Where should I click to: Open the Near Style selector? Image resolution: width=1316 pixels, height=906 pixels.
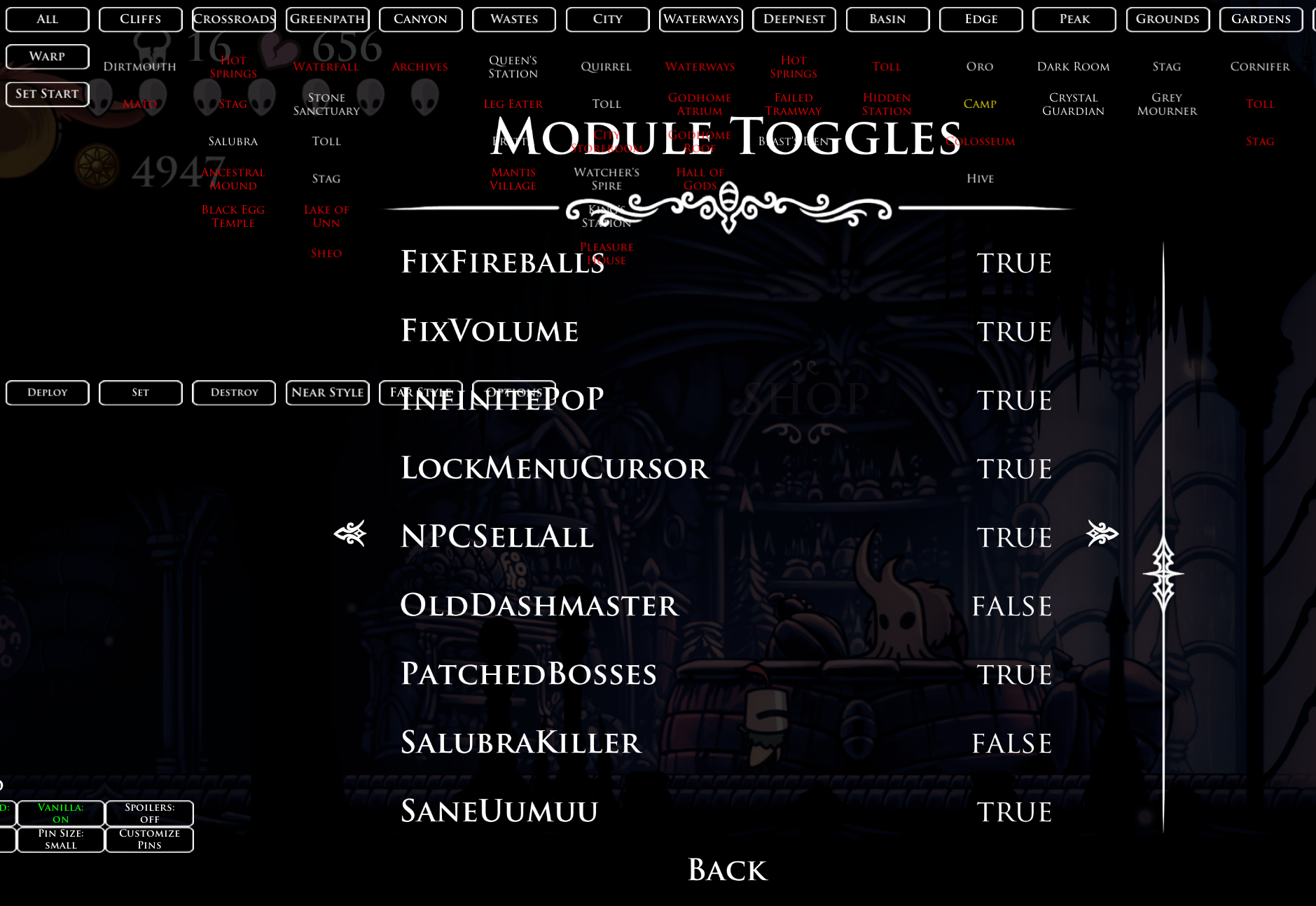point(327,392)
